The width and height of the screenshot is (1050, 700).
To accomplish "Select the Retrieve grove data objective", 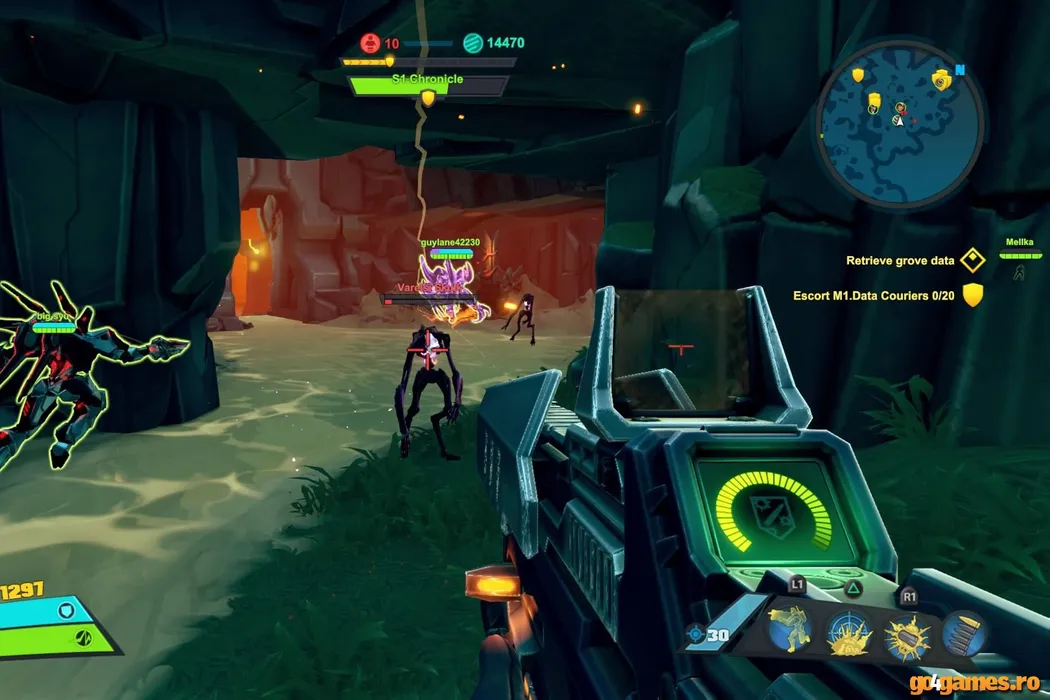I will pyautogui.click(x=901, y=261).
